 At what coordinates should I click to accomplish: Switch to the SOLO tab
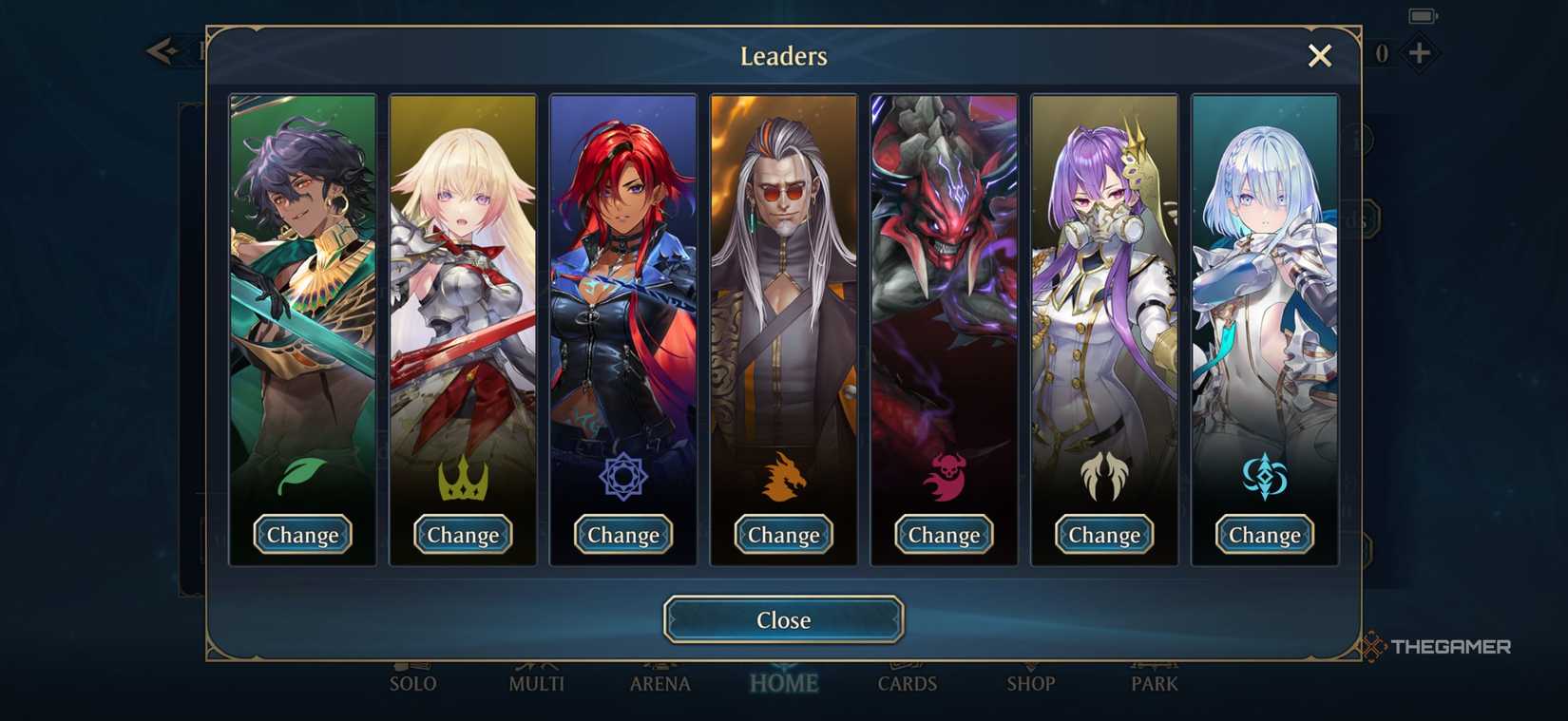(413, 683)
